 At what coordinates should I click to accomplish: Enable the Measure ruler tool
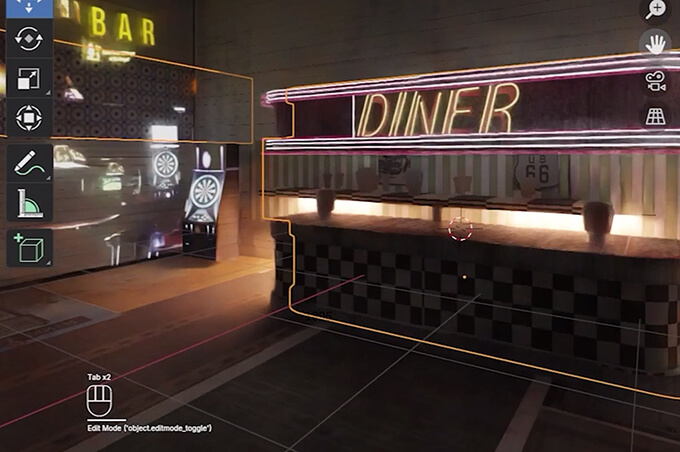click(29, 204)
